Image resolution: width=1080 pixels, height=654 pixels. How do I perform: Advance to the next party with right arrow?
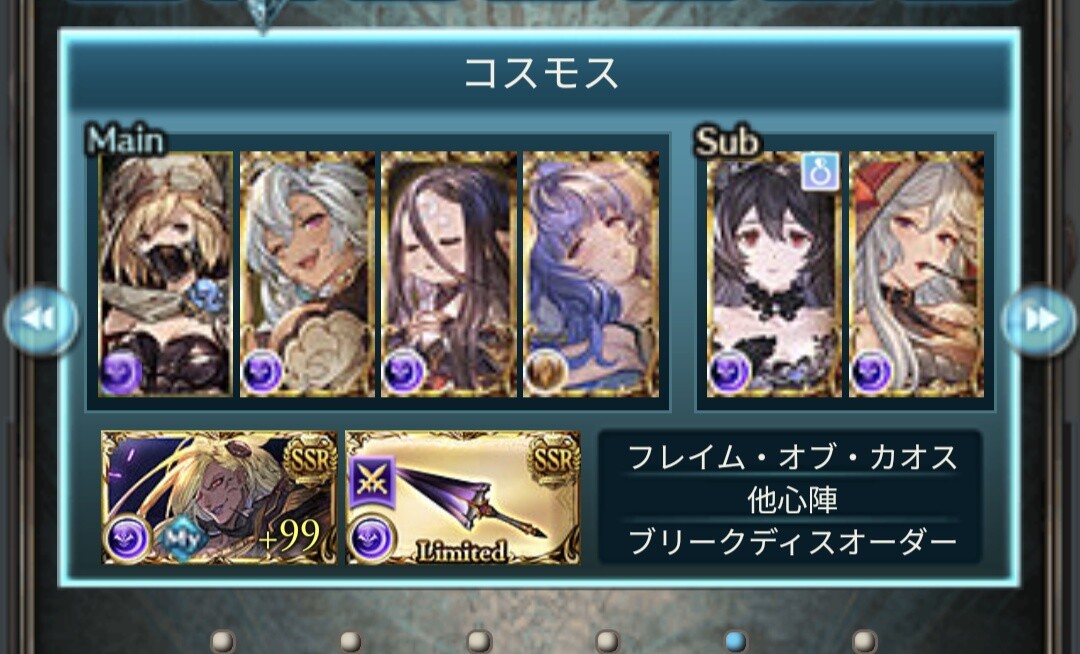1039,320
